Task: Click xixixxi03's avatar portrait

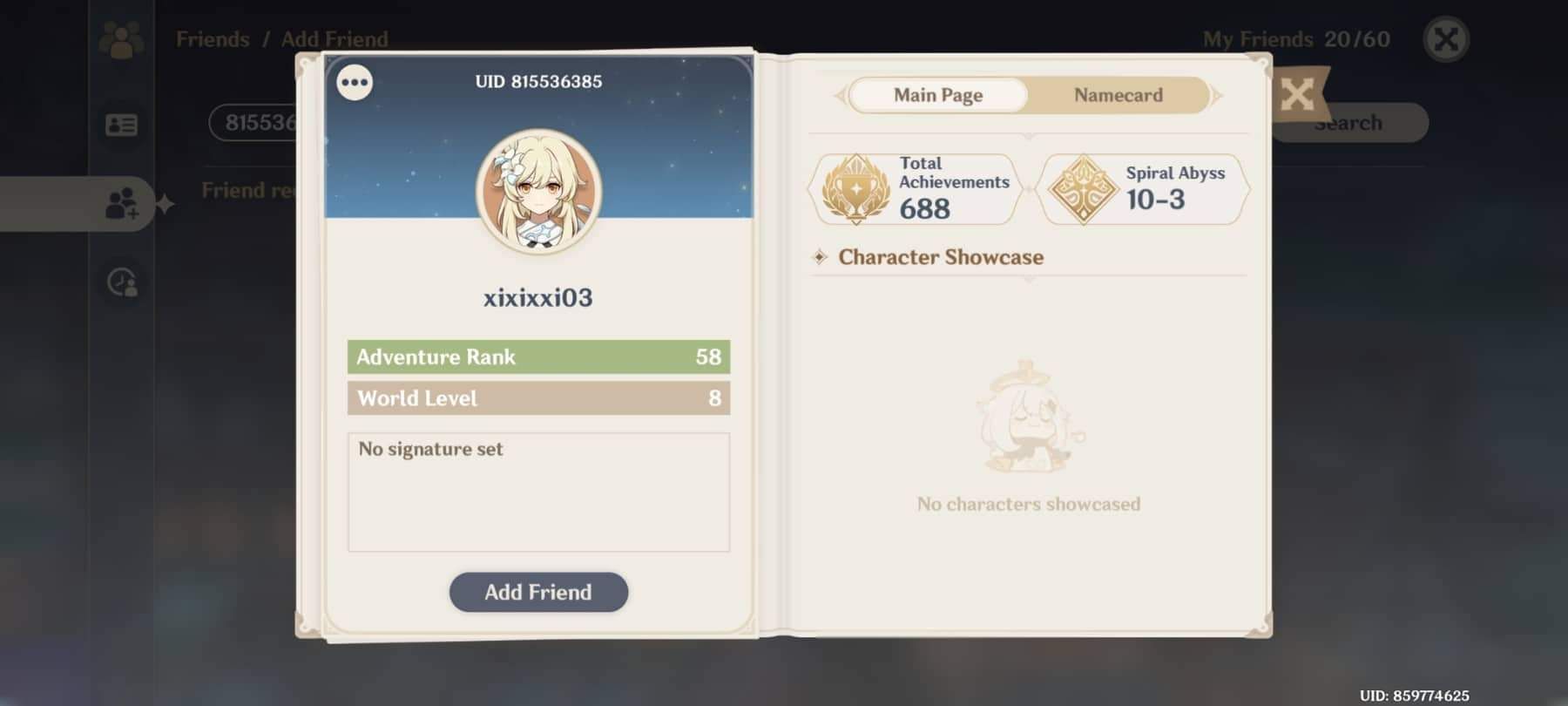Action: point(537,193)
